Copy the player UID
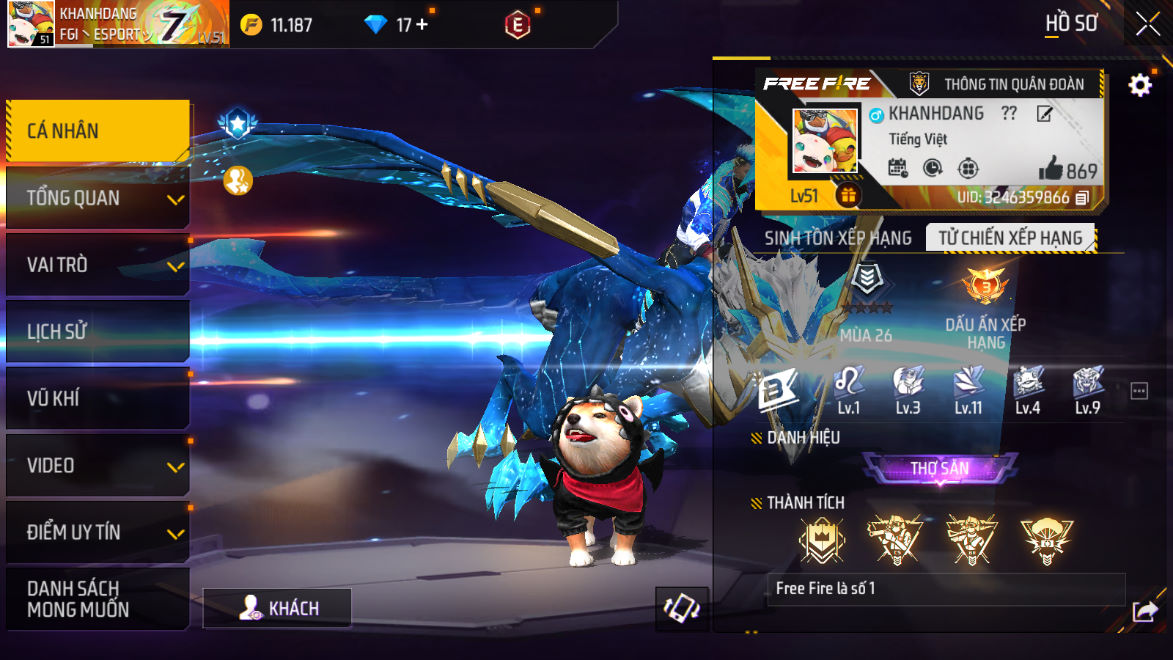This screenshot has height=660, width=1173. 1082,198
